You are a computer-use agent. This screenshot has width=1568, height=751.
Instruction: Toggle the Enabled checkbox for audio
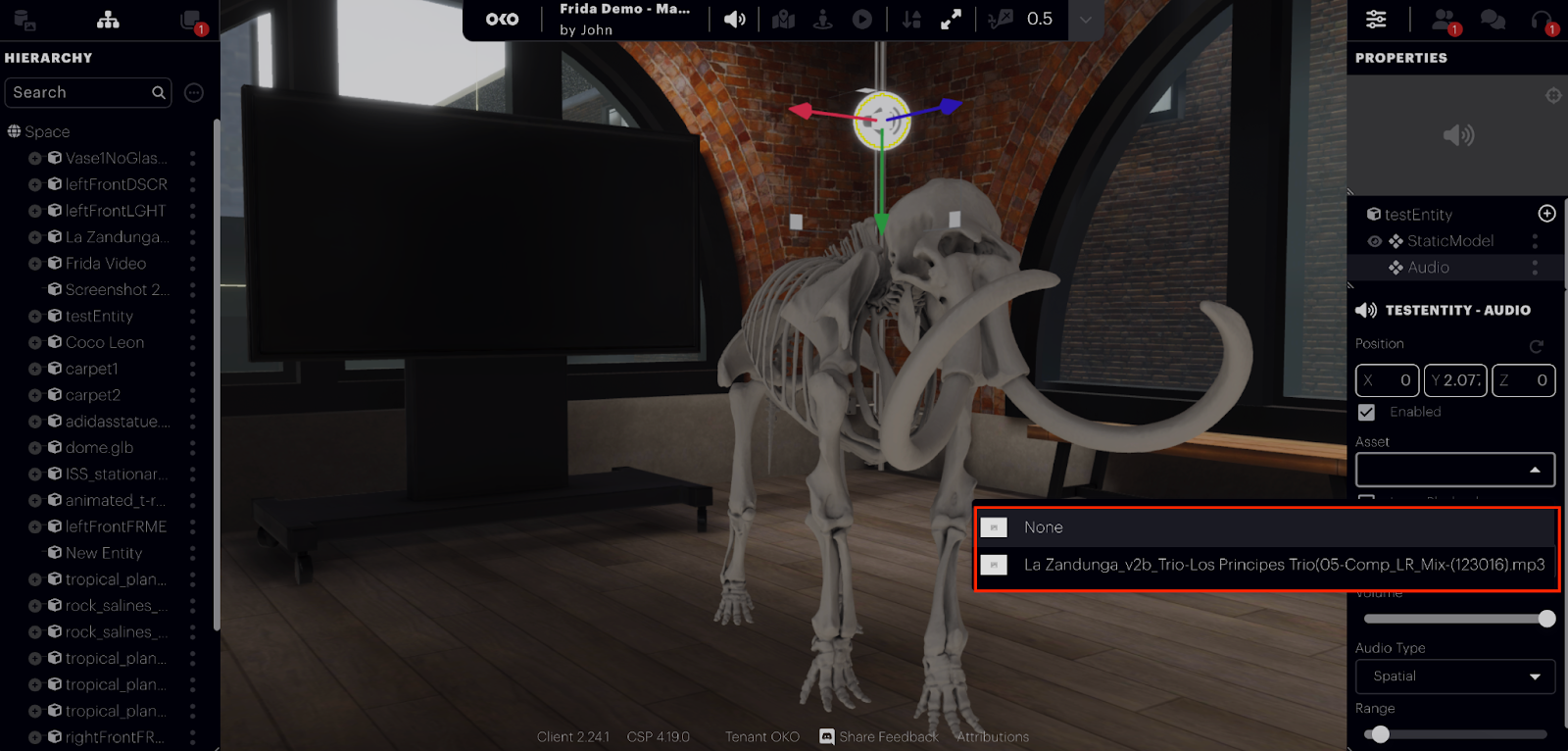(1367, 413)
